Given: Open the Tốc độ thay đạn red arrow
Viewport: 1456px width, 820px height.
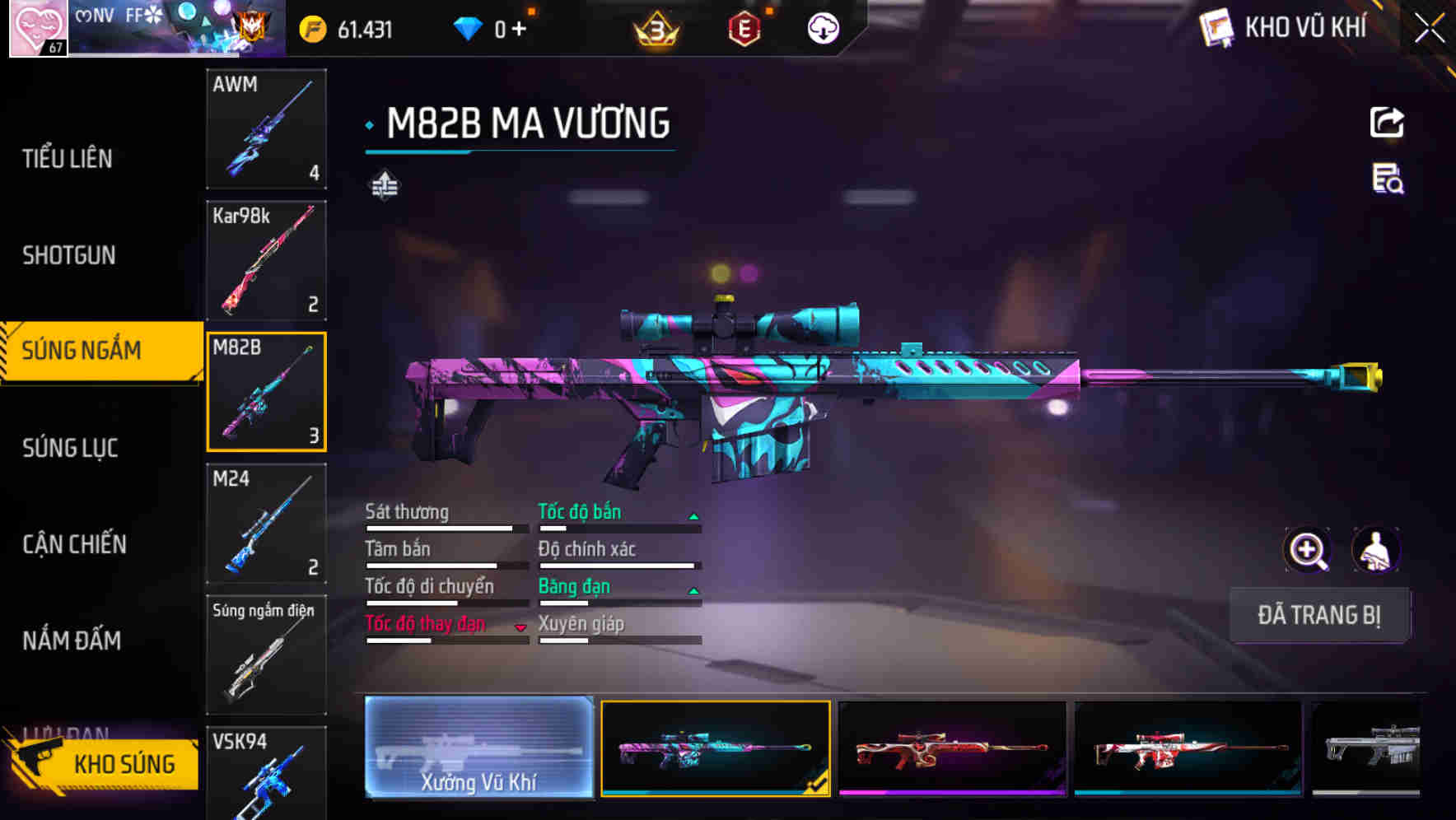Looking at the screenshot, I should 521,627.
